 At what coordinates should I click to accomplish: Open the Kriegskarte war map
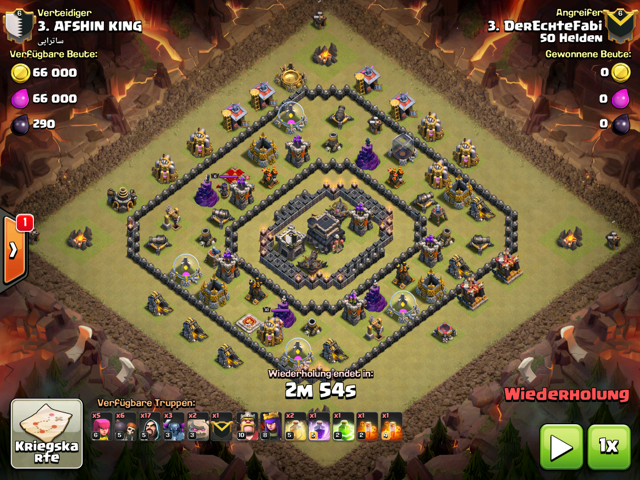[46, 434]
